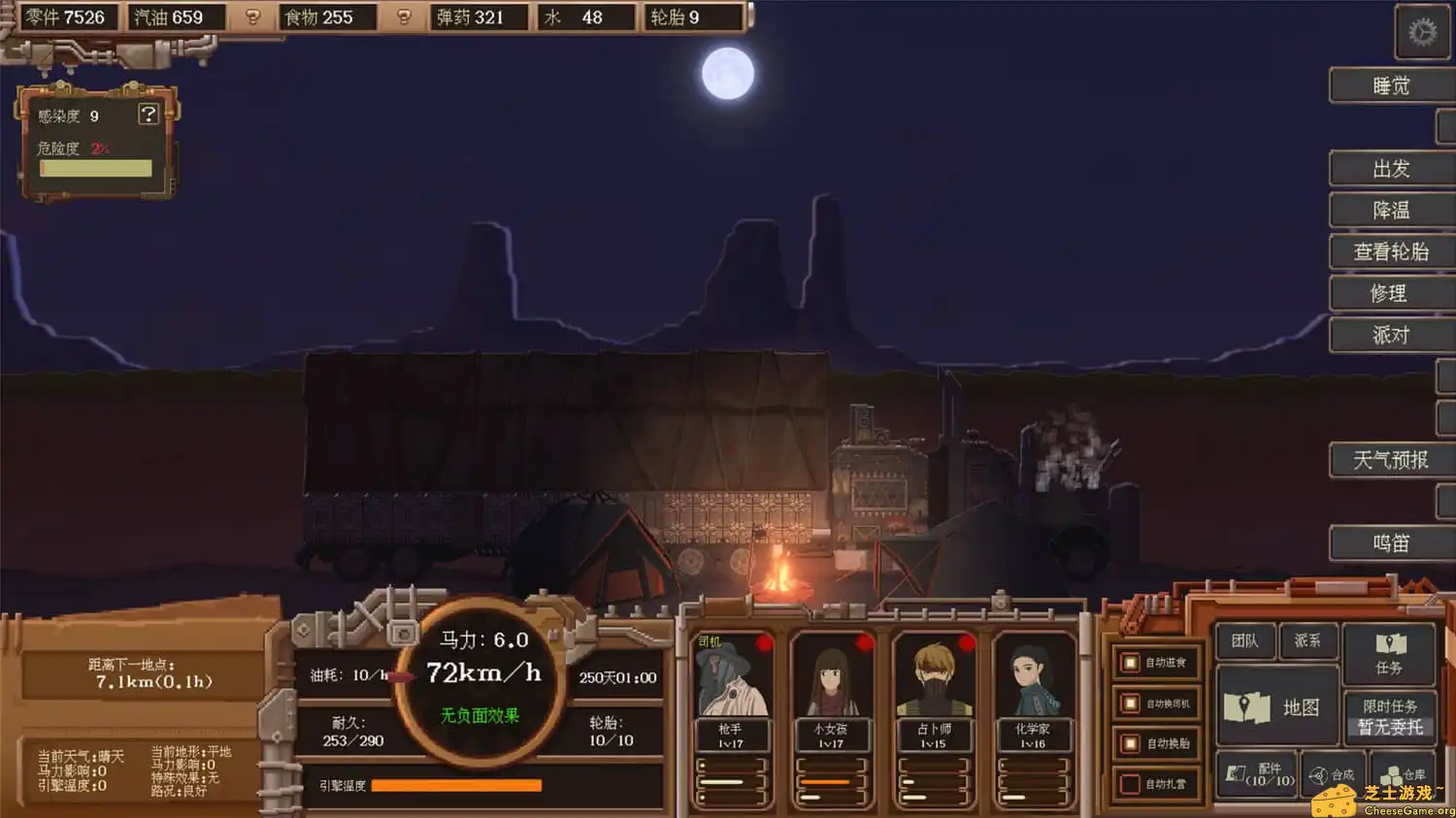Click the settings gear in top right corner
Viewport: 1456px width, 818px height.
(x=1421, y=31)
